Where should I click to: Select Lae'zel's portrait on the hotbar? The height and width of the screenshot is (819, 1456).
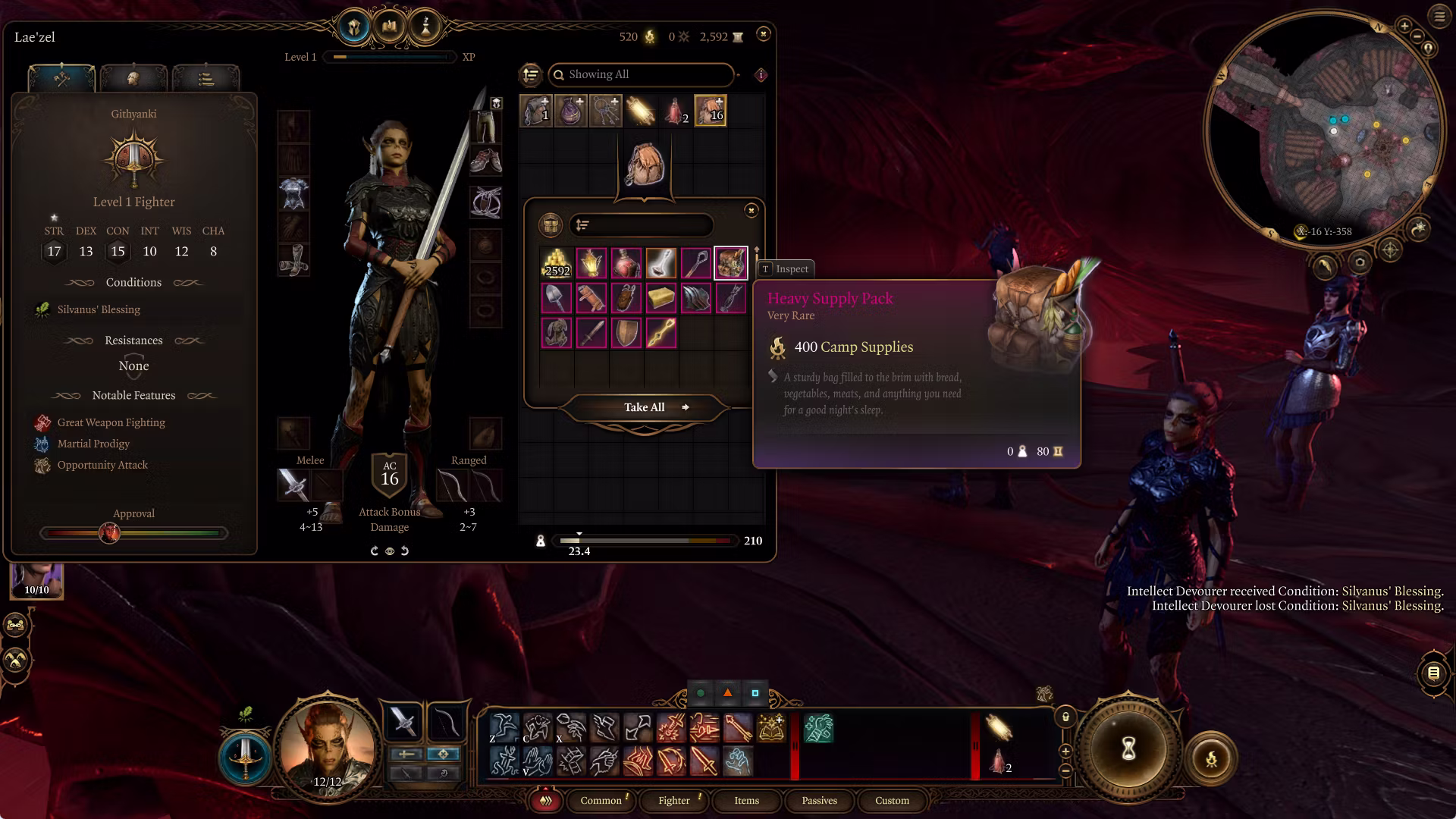coord(328,747)
